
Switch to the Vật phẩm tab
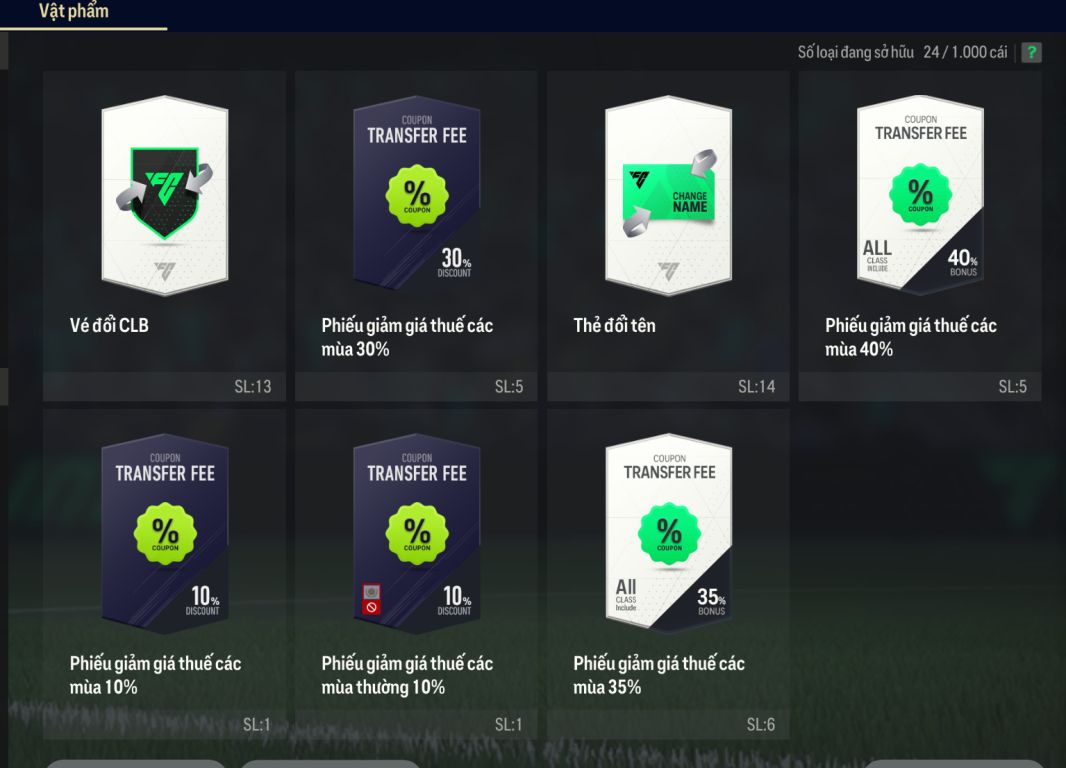(74, 12)
